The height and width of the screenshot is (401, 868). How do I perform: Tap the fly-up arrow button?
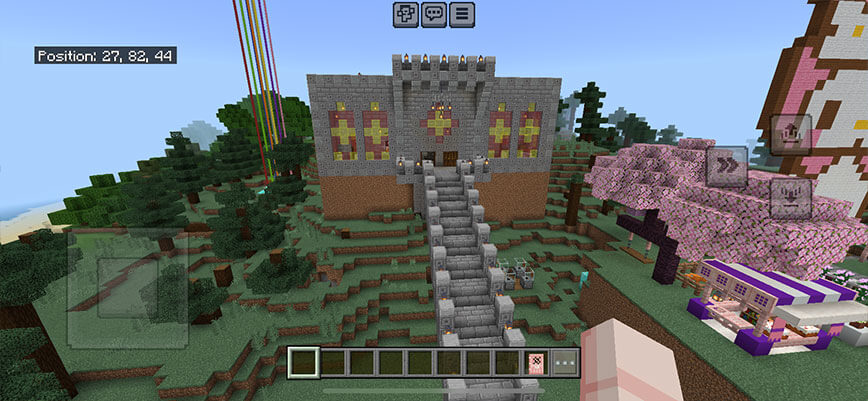[789, 134]
